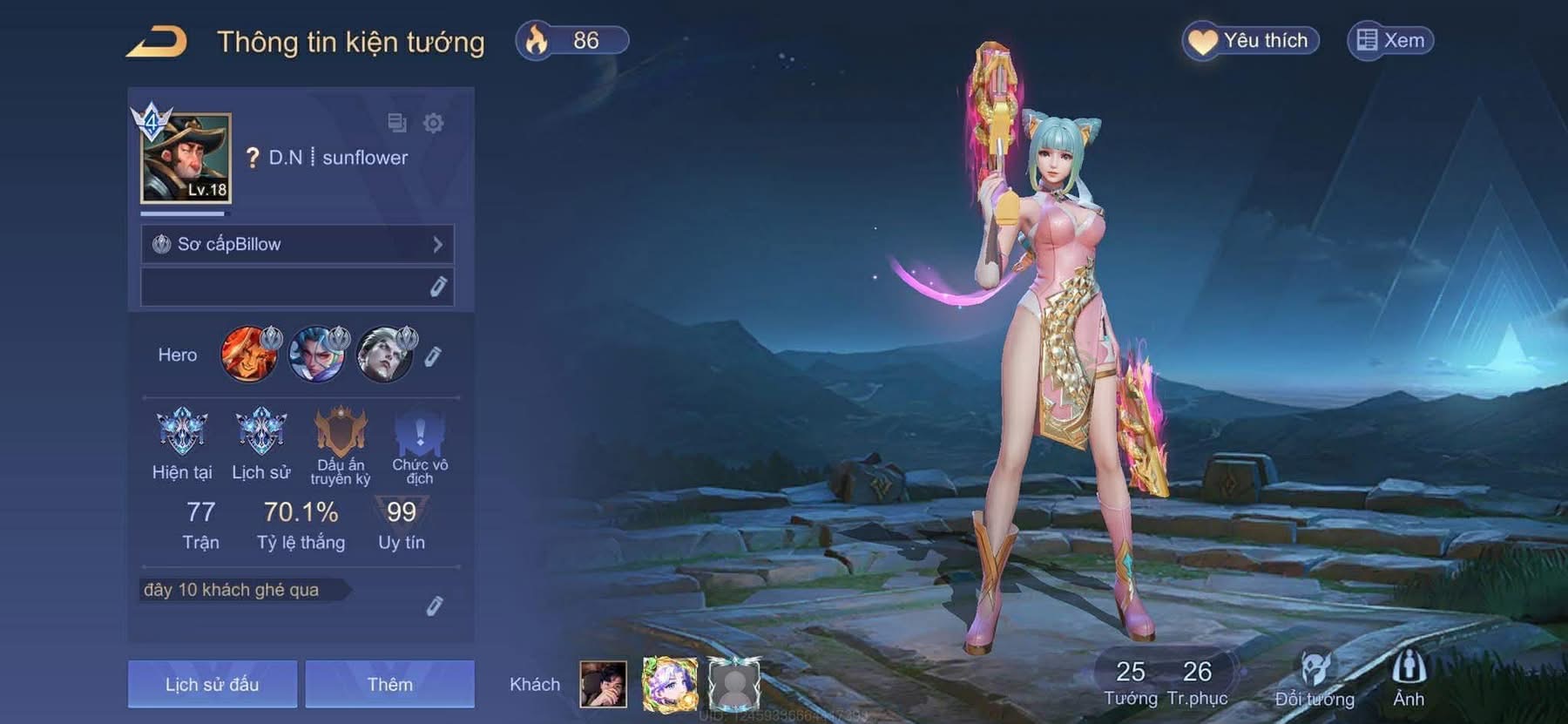
Task: Open the Xem view button
Action: click(x=1390, y=41)
